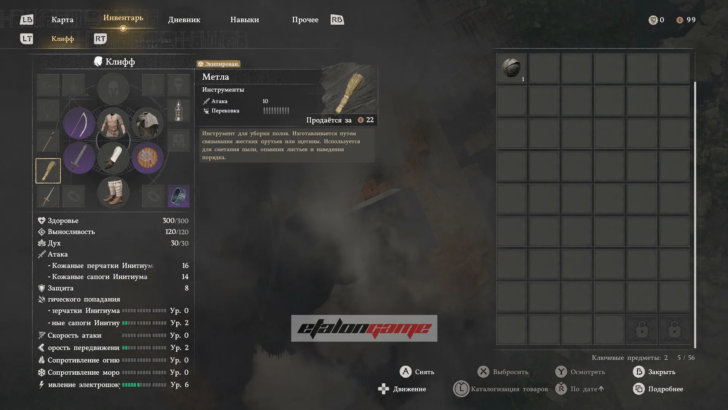Open the Прочее tab
The height and width of the screenshot is (410, 728).
click(305, 19)
